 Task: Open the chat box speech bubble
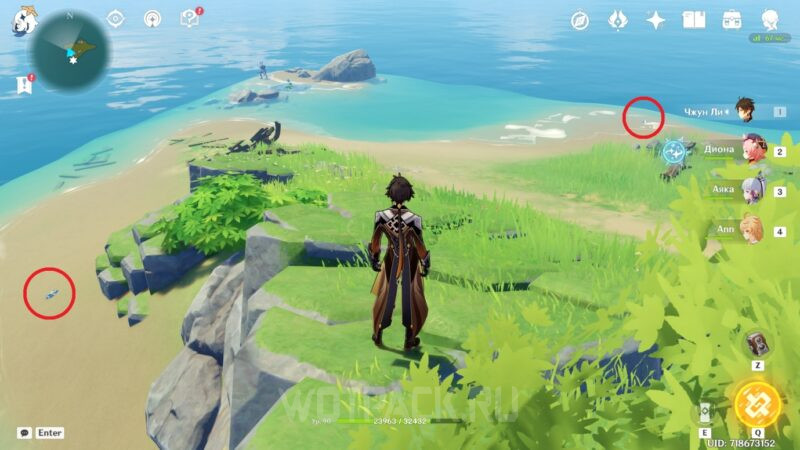[24, 433]
